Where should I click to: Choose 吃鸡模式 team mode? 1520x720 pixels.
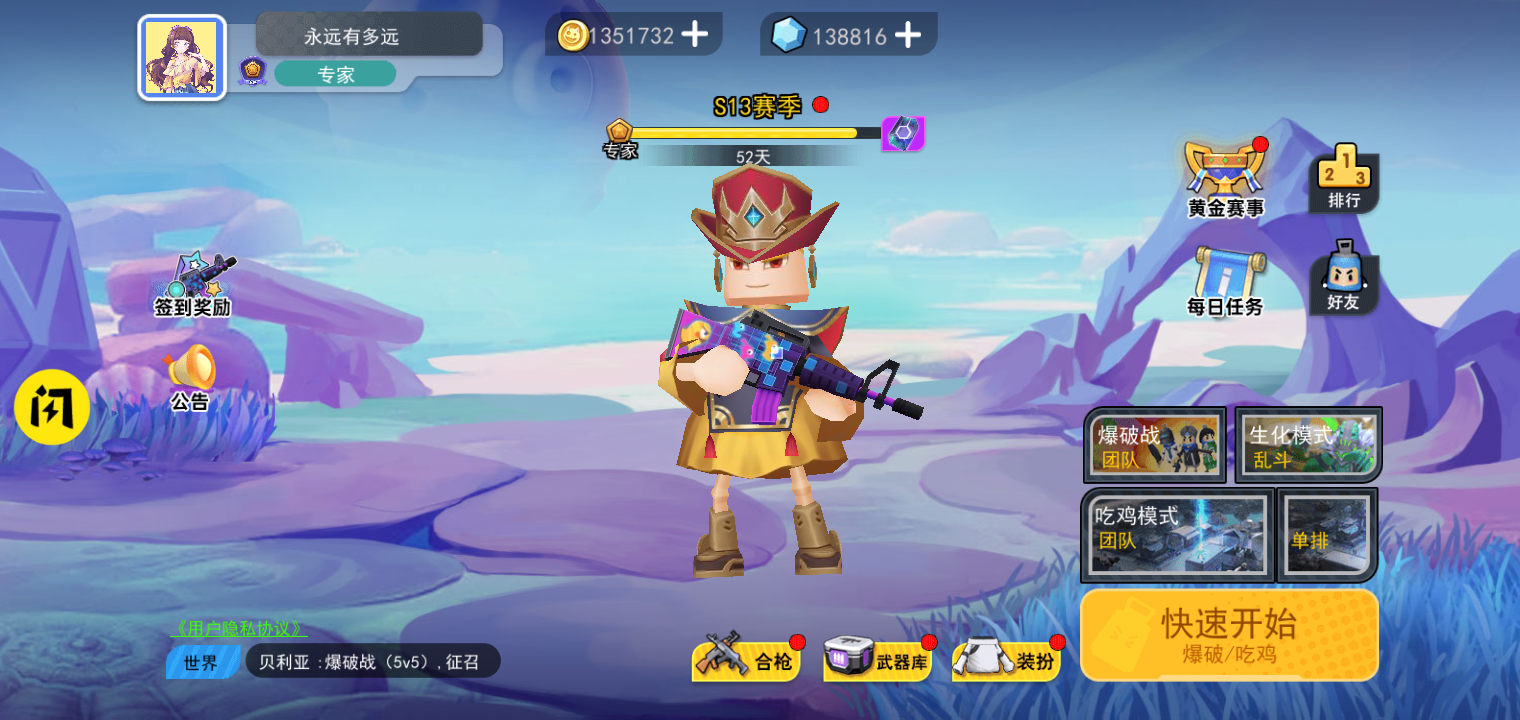[1177, 535]
